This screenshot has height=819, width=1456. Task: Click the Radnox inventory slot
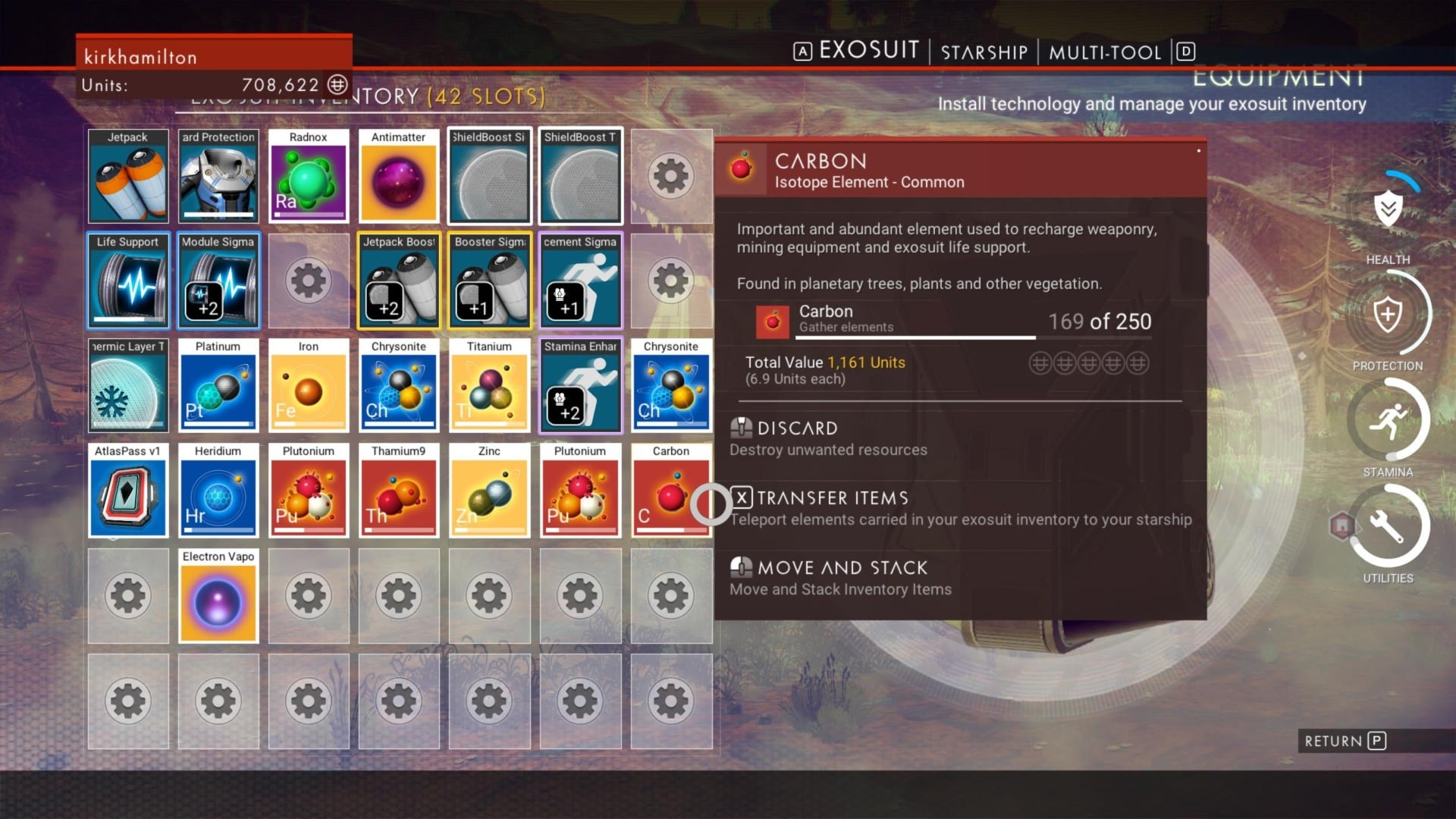[x=309, y=177]
